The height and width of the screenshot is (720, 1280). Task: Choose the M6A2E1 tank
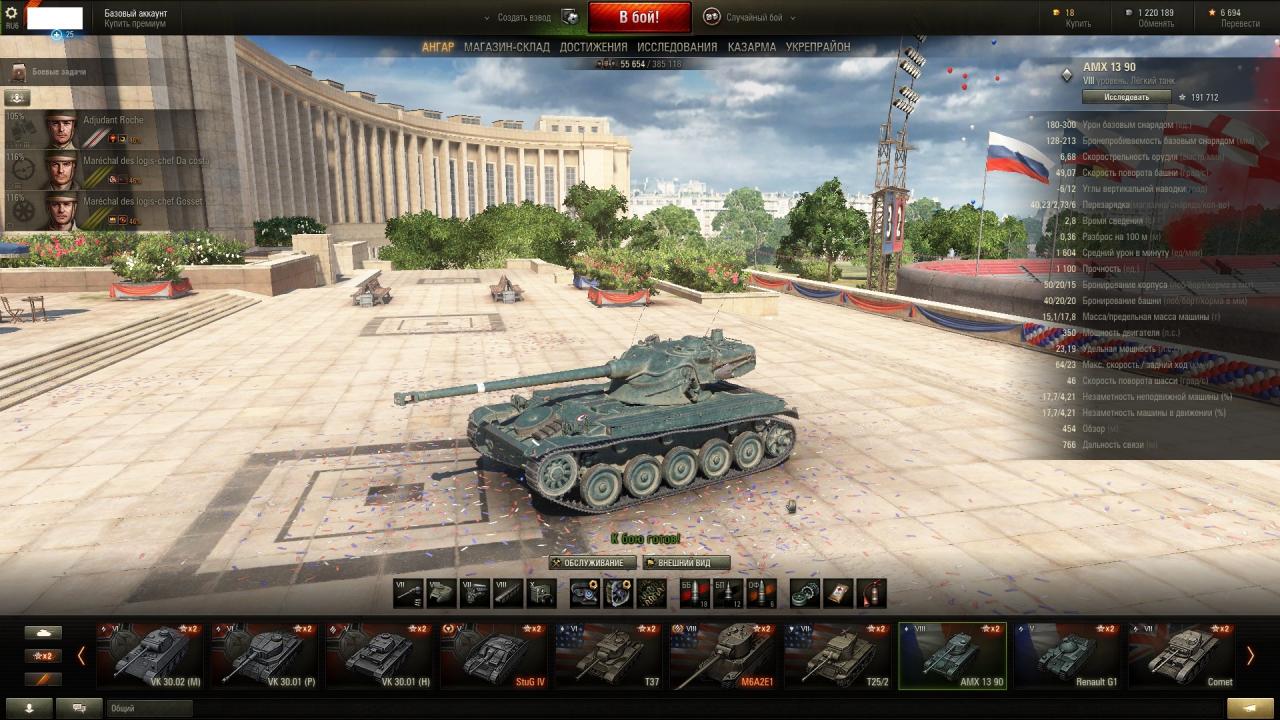722,656
